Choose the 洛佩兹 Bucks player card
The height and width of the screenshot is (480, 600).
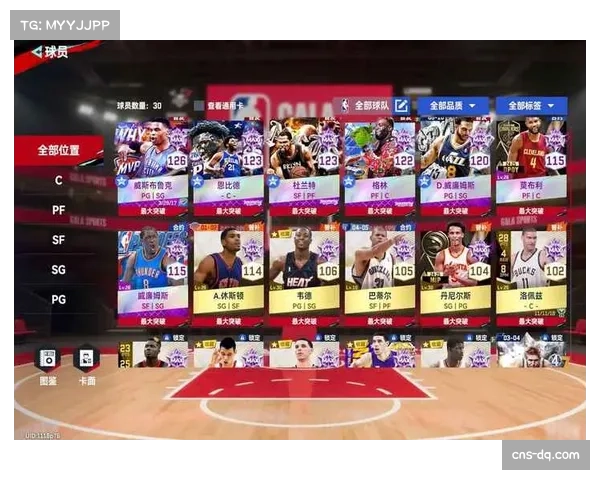pyautogui.click(x=531, y=270)
